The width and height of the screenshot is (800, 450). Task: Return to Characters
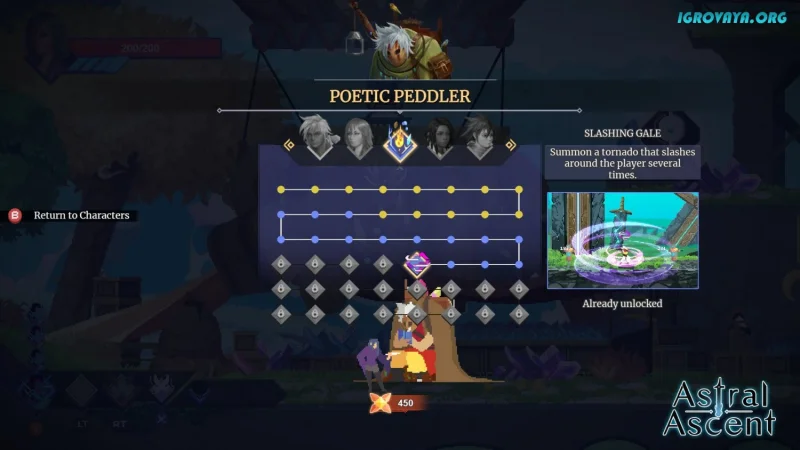click(80, 215)
